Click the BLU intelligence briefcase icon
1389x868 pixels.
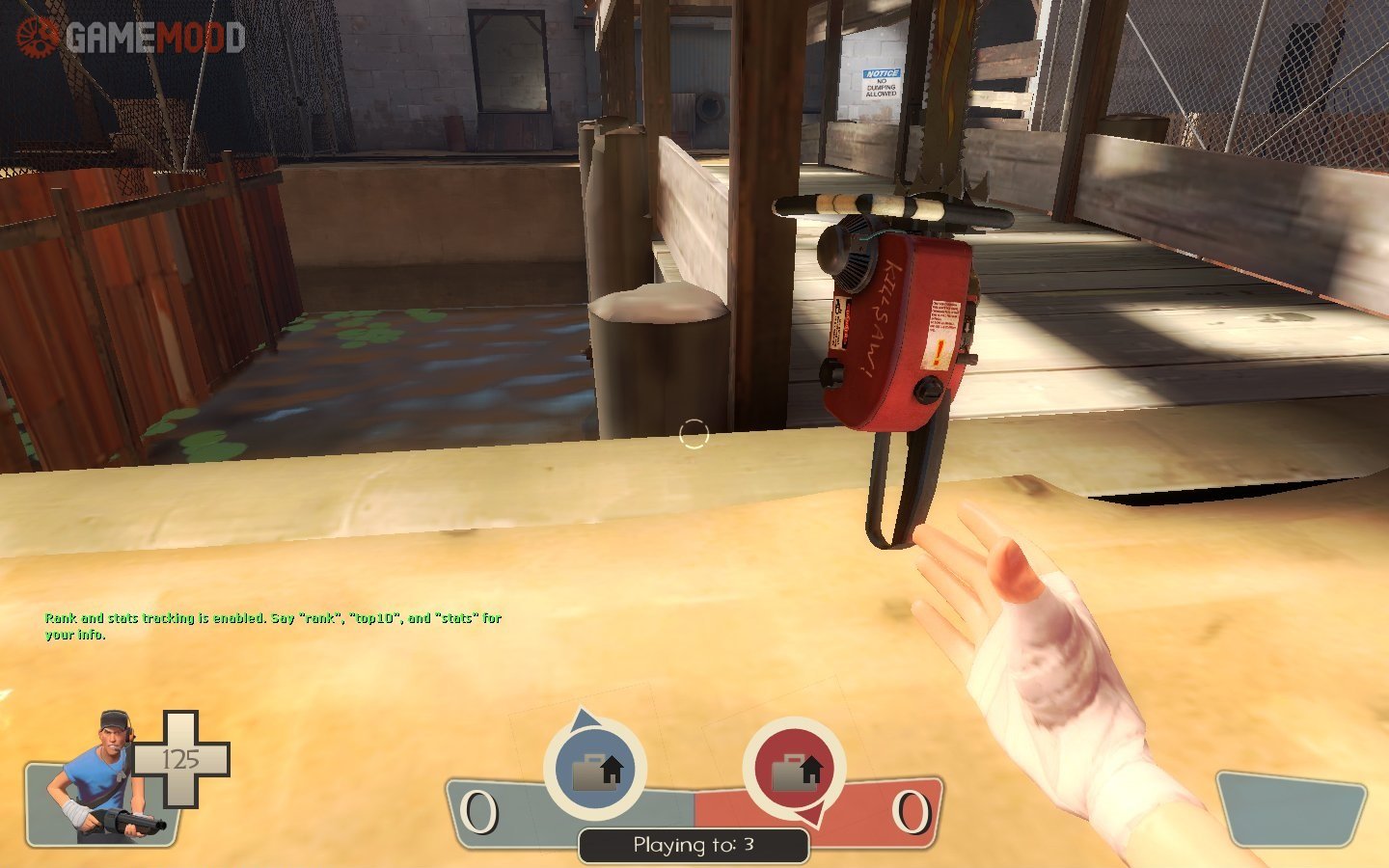[x=595, y=770]
